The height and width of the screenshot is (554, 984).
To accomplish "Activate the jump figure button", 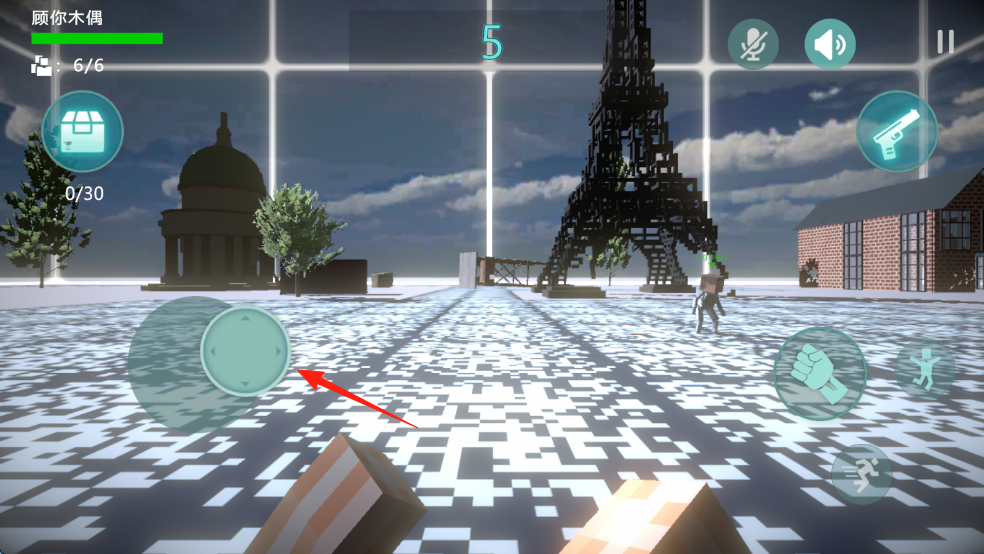I will [x=924, y=367].
